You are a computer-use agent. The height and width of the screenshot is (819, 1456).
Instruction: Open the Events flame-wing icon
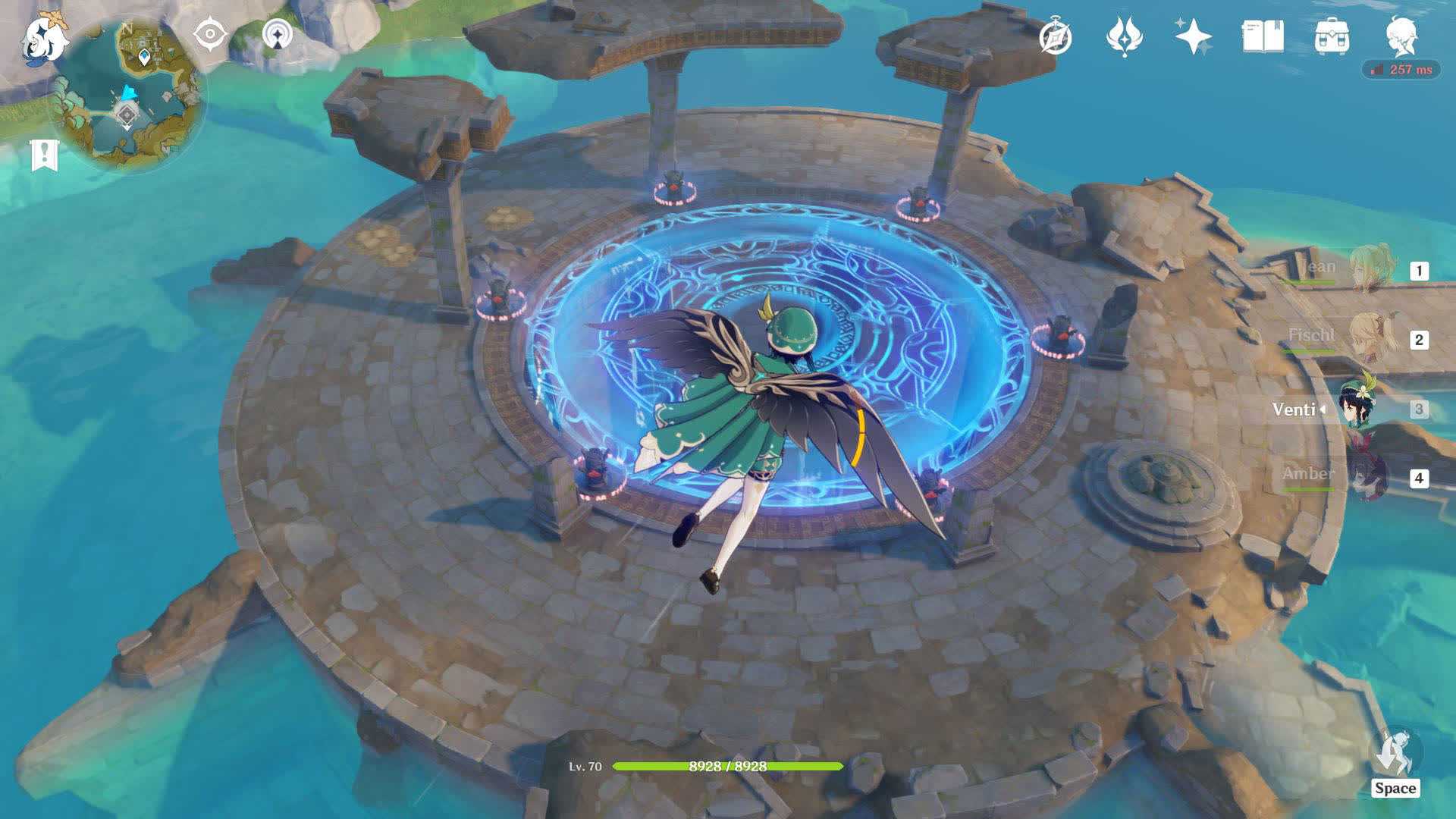click(x=1124, y=36)
